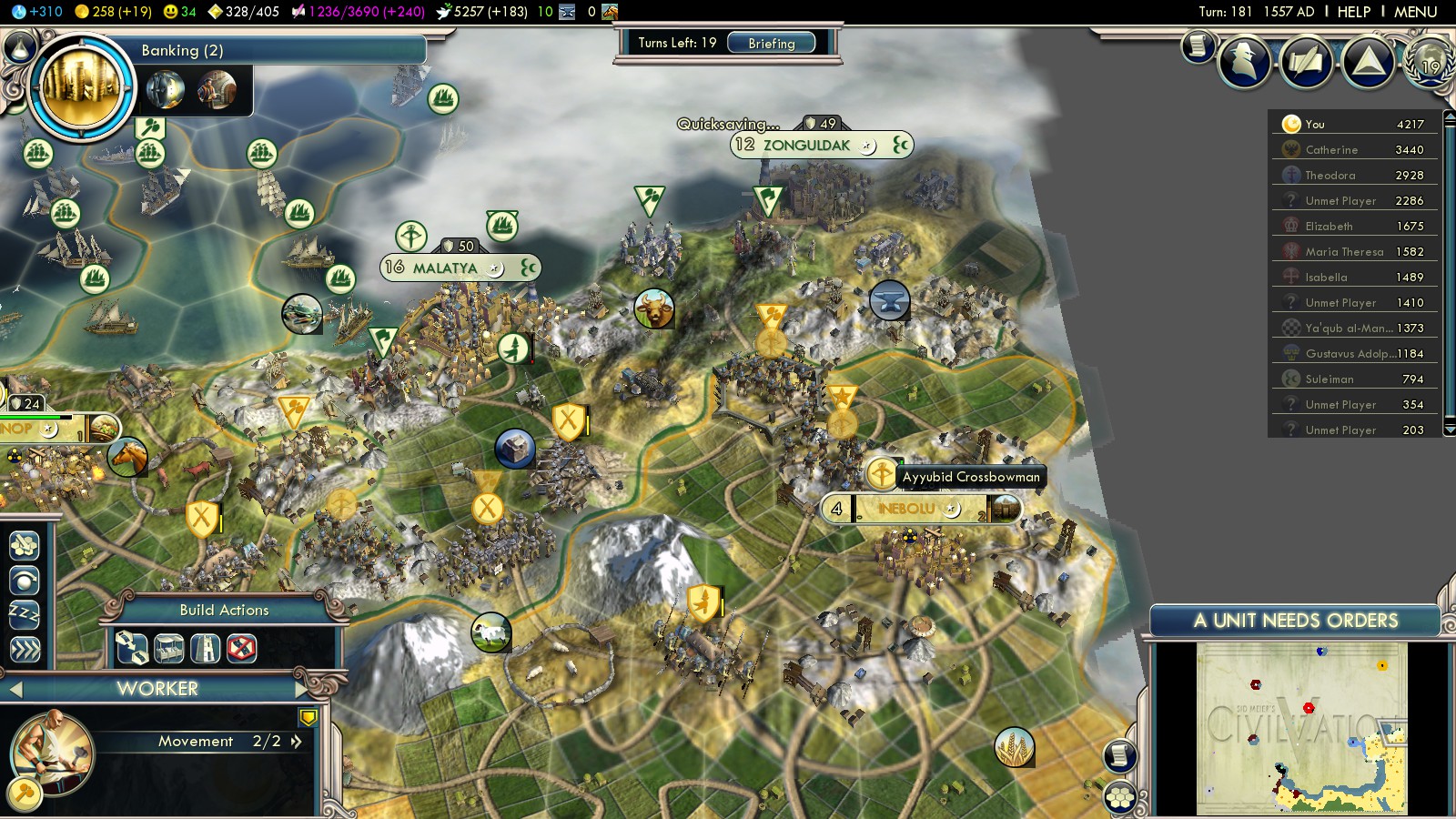This screenshot has height=819, width=1456.
Task: Click the Briefing button
Action: 771,43
